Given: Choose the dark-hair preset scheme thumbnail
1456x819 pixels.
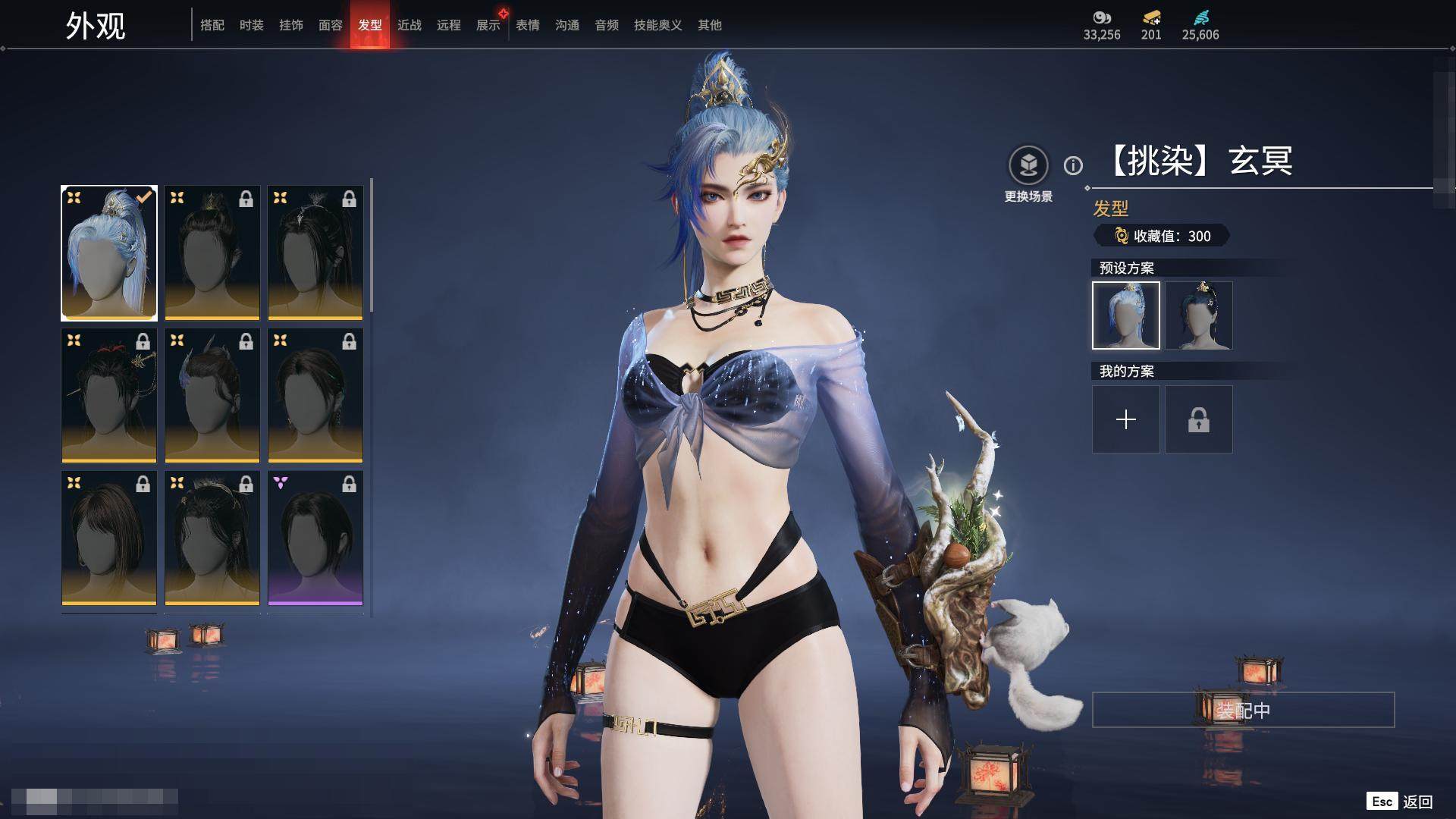Looking at the screenshot, I should coord(1199,315).
